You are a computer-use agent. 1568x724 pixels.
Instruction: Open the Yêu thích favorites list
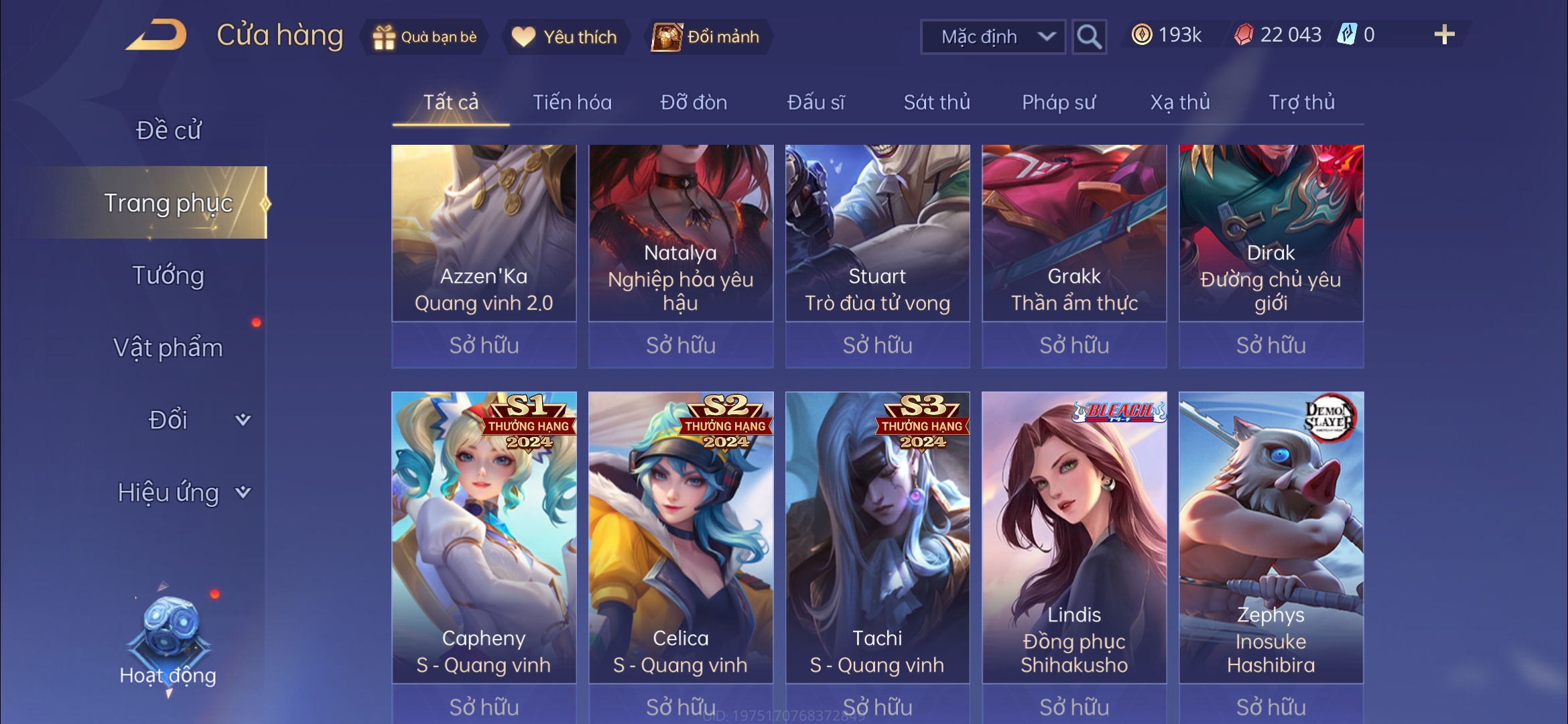565,37
